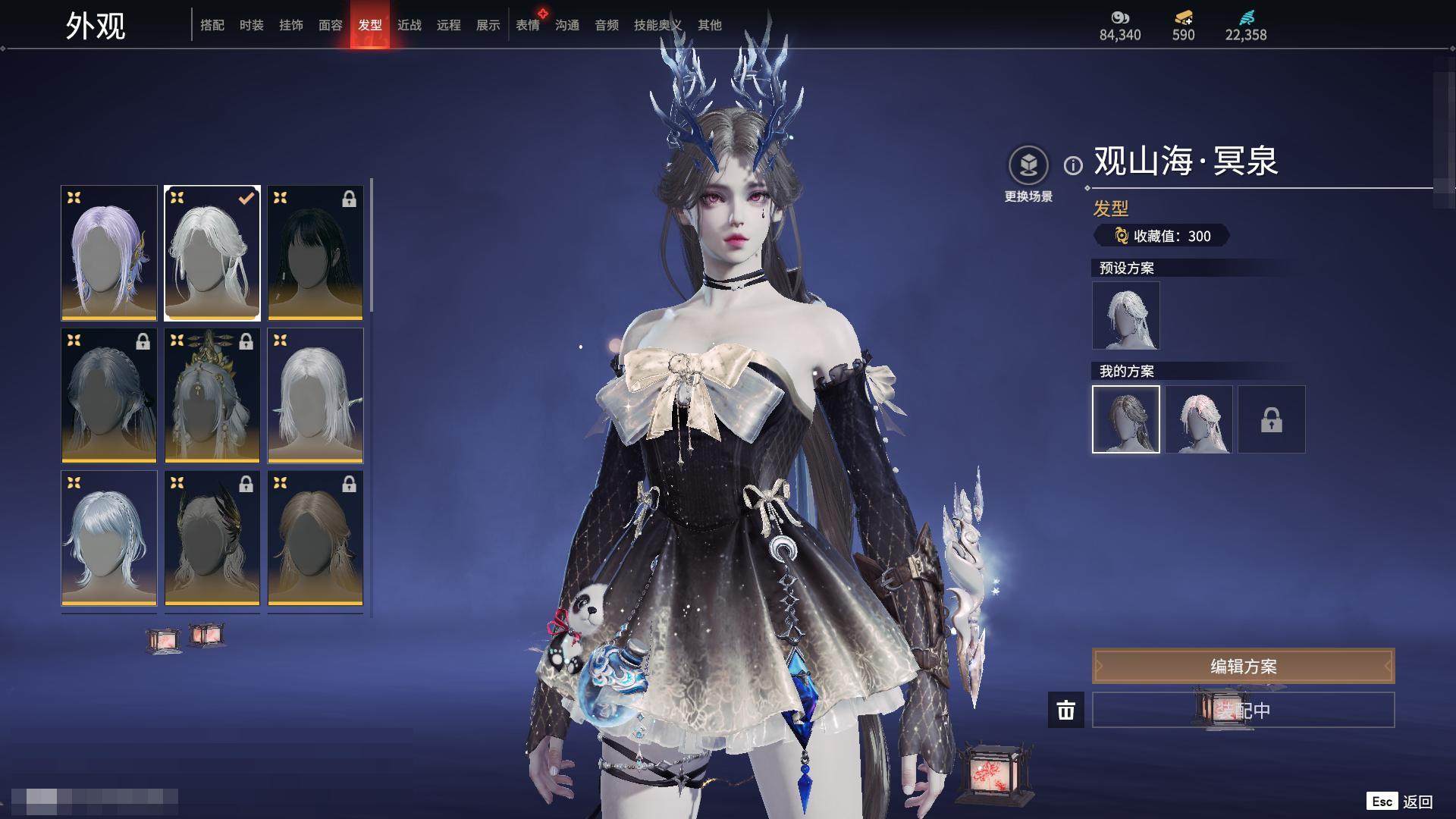The image size is (1456, 819).
Task: Pick the hairstyle with golden crown ornament
Action: pyautogui.click(x=212, y=395)
